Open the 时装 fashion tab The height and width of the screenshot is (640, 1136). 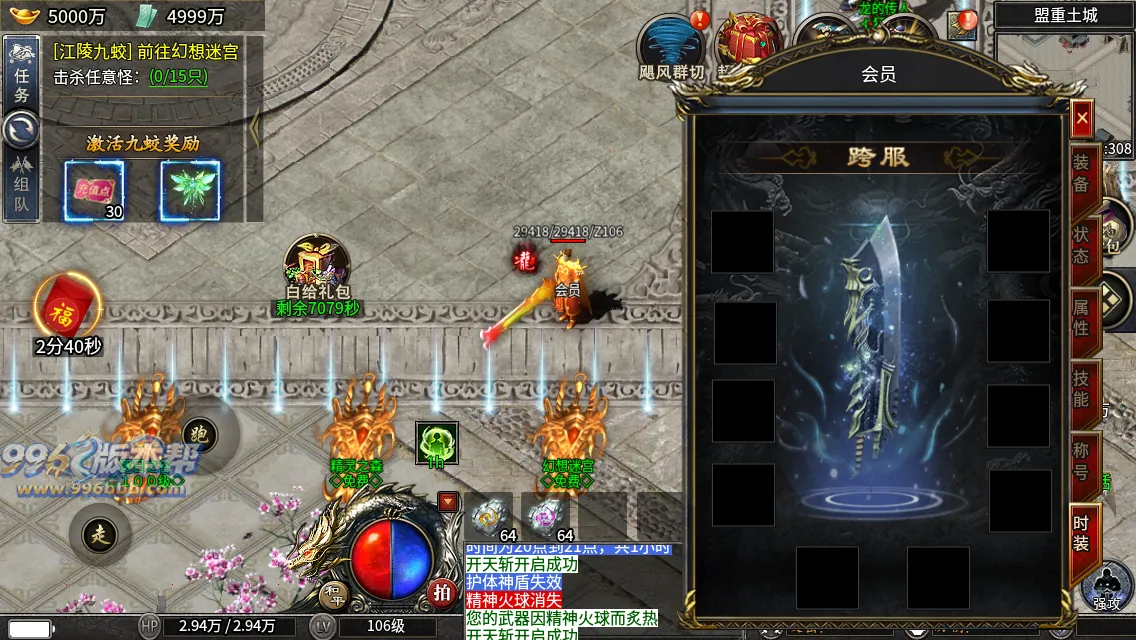[1083, 533]
